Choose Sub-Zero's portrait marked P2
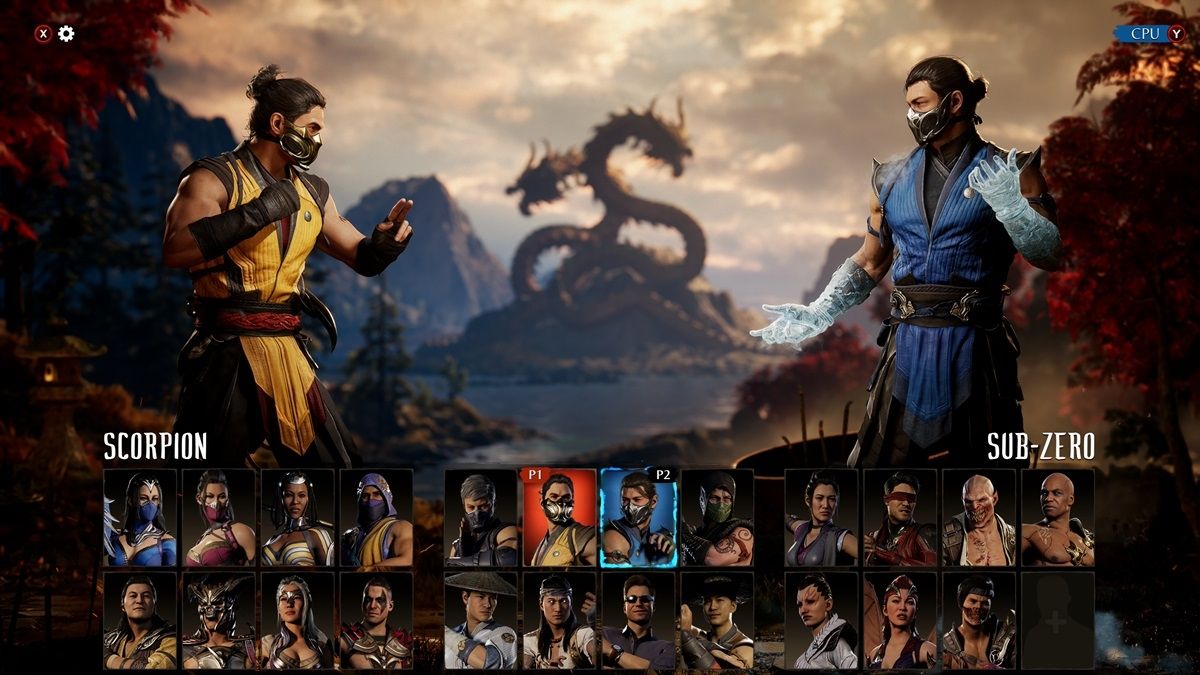 (638, 518)
